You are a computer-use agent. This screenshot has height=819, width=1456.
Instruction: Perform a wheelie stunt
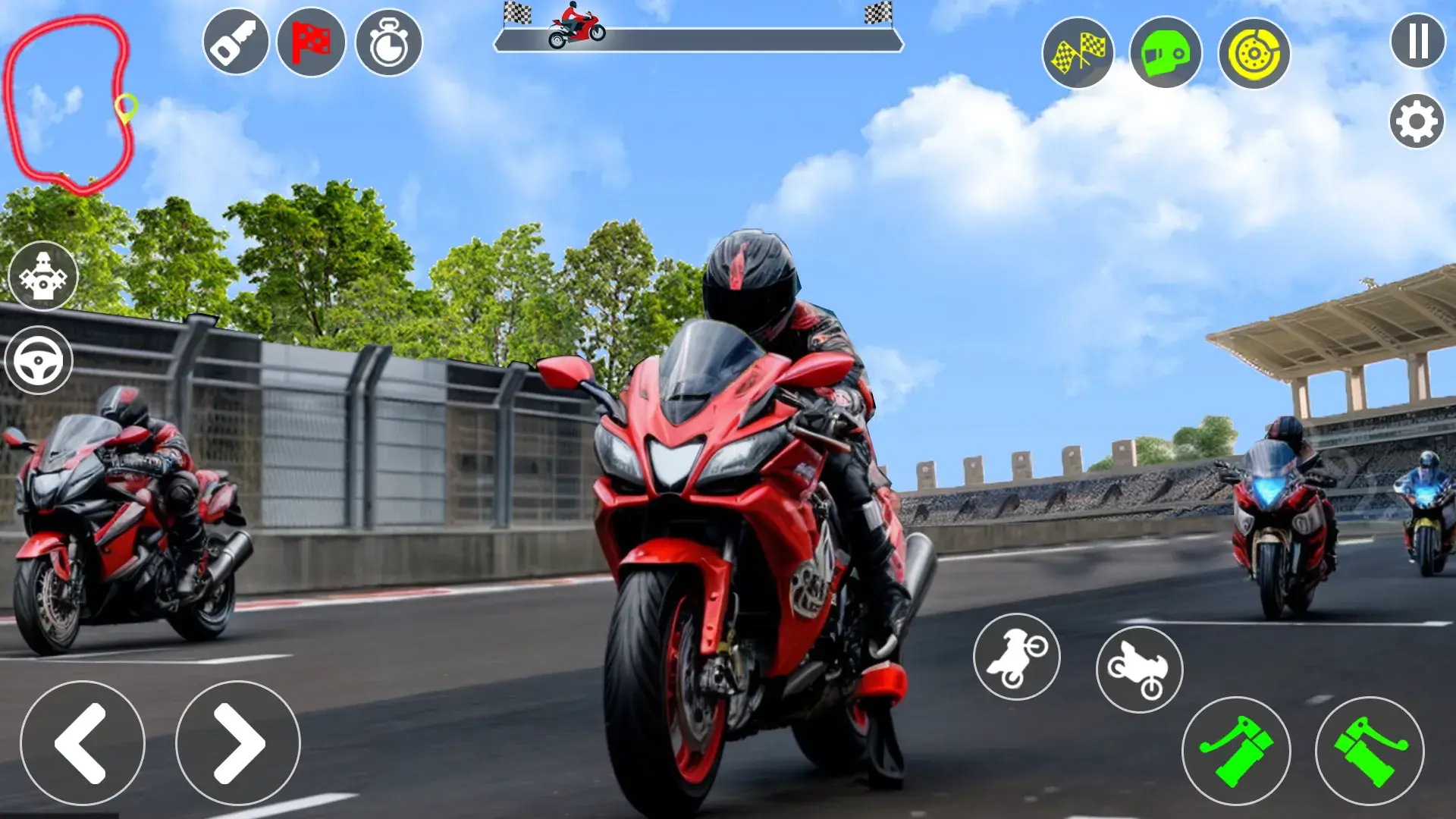click(x=1016, y=657)
